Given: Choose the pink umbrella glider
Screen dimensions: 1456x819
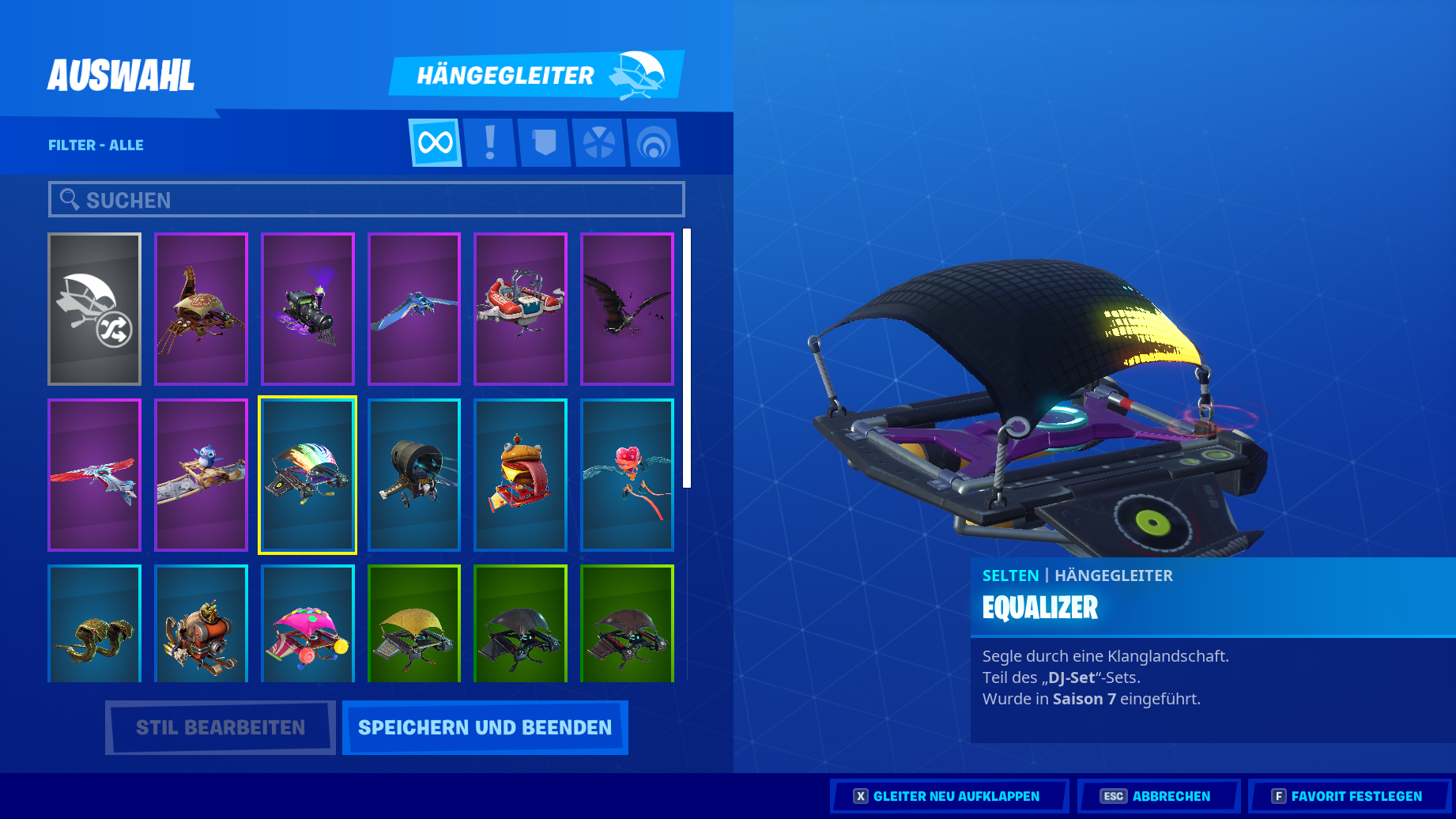Looking at the screenshot, I should [307, 625].
